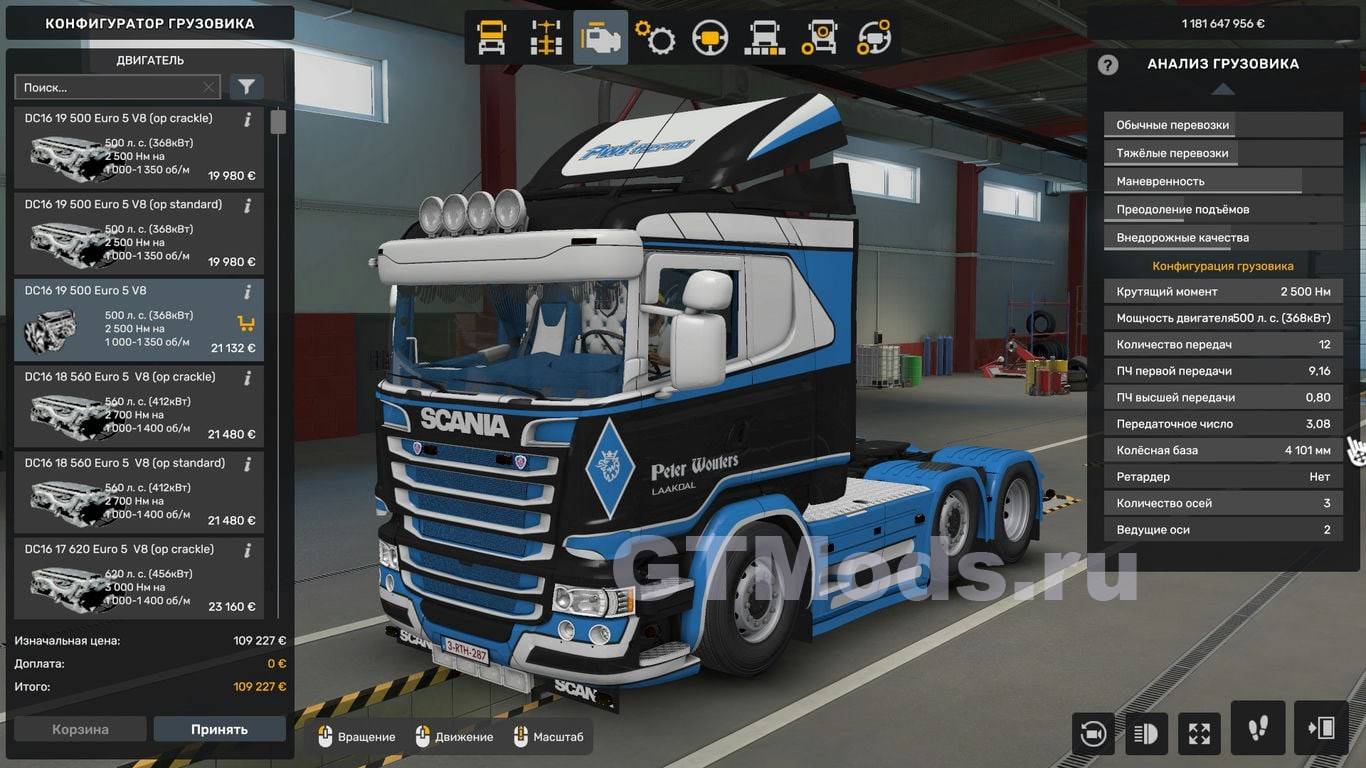Choose DC16 19 500 Euro 5 V8 (op crackle)

pos(139,147)
